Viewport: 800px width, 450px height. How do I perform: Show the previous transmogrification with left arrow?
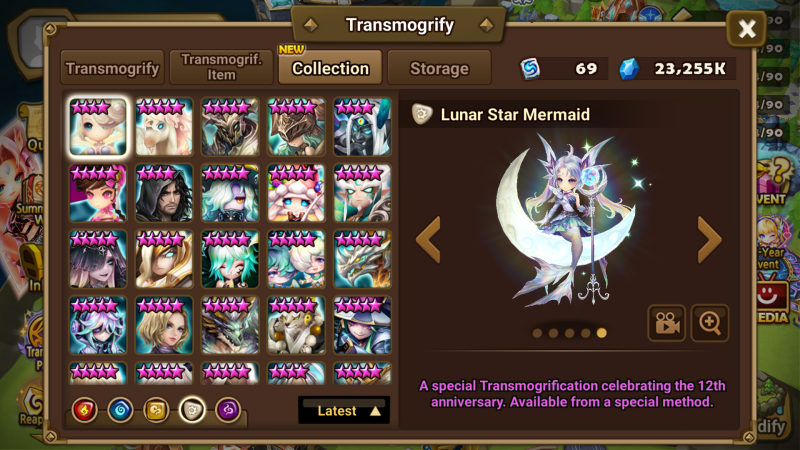428,240
